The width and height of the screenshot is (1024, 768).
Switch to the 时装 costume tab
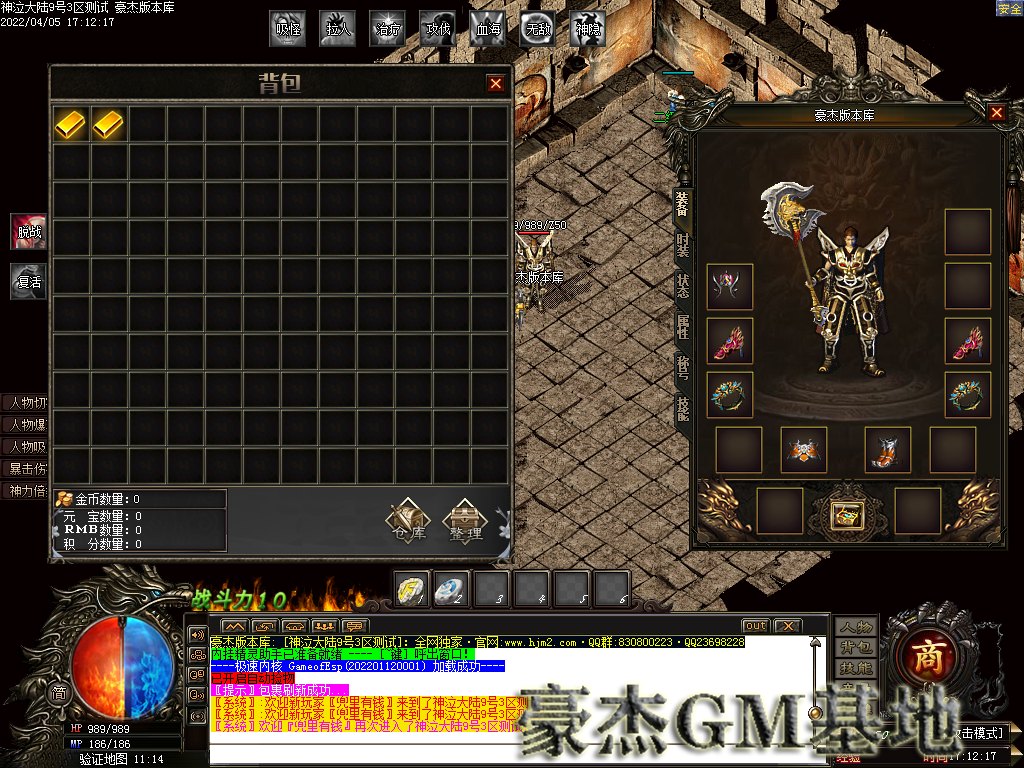(682, 246)
